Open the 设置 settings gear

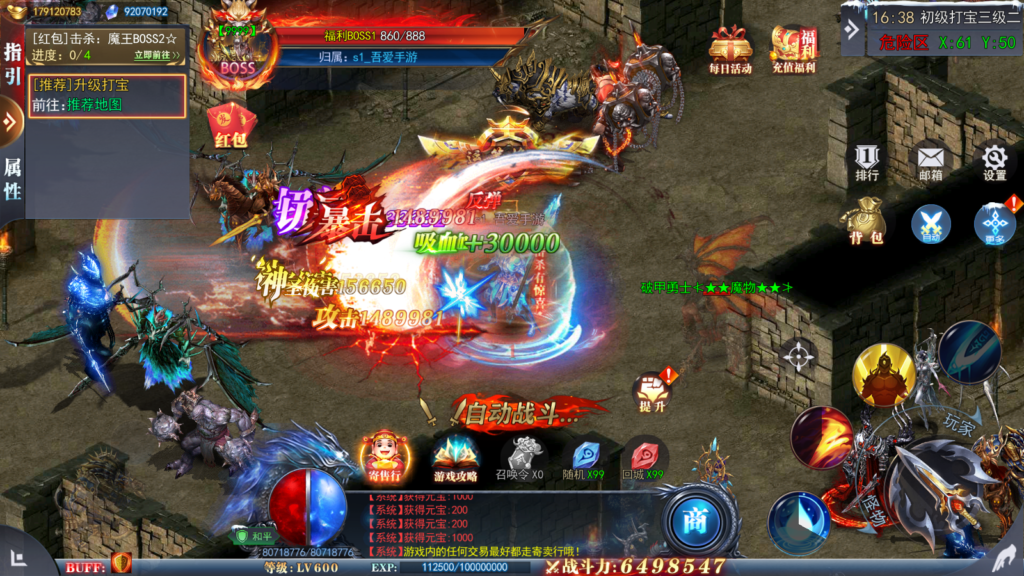point(994,161)
